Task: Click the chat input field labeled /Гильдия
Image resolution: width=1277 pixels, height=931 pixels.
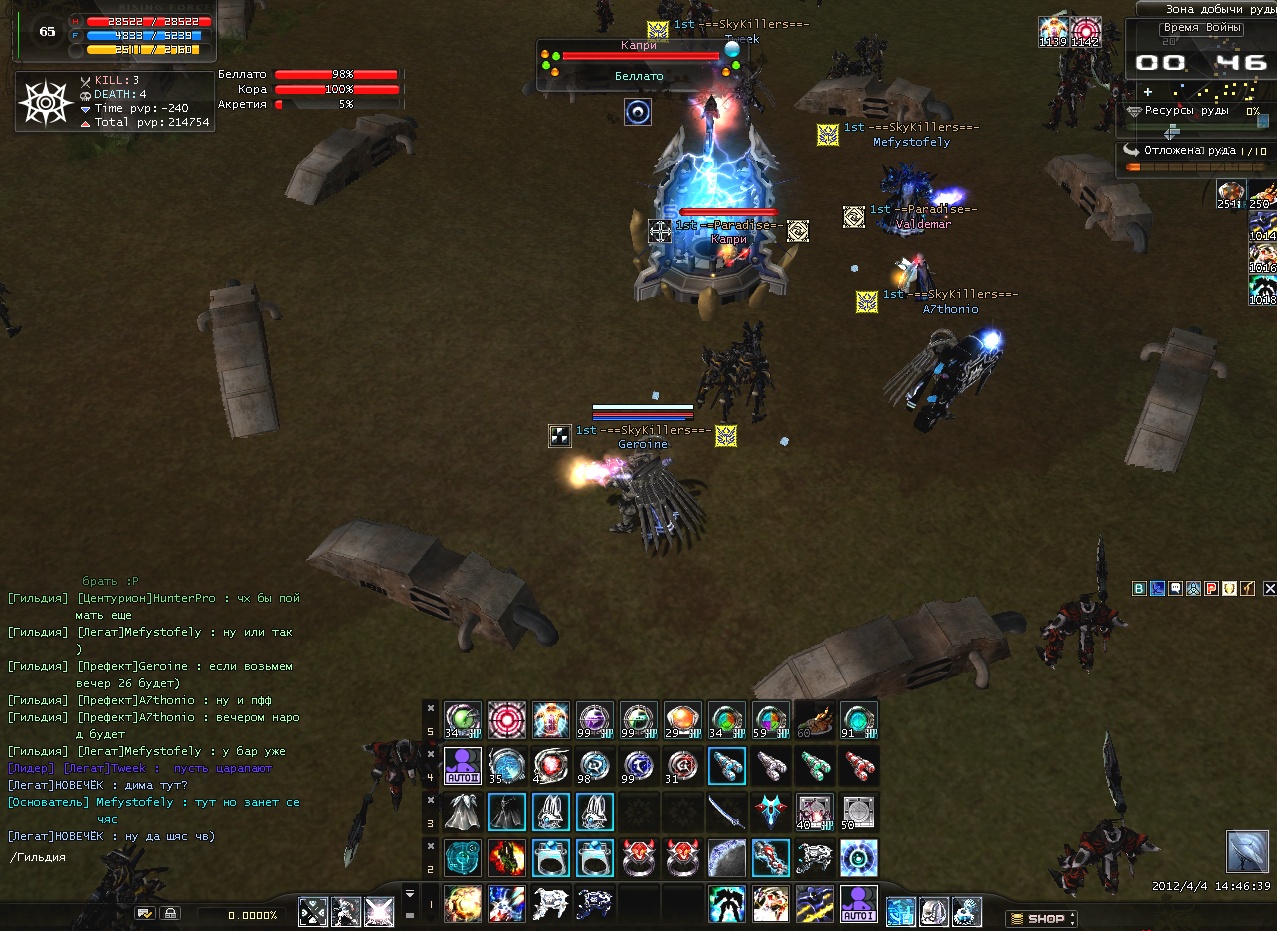Action: (150, 857)
